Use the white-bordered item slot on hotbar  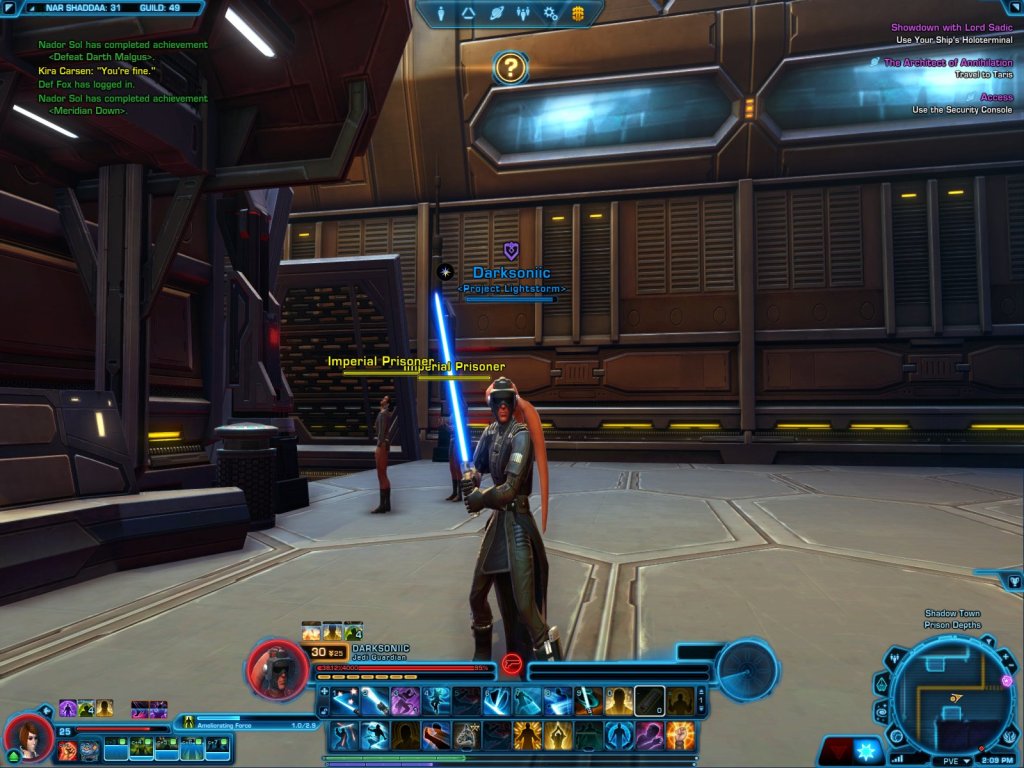tap(650, 701)
